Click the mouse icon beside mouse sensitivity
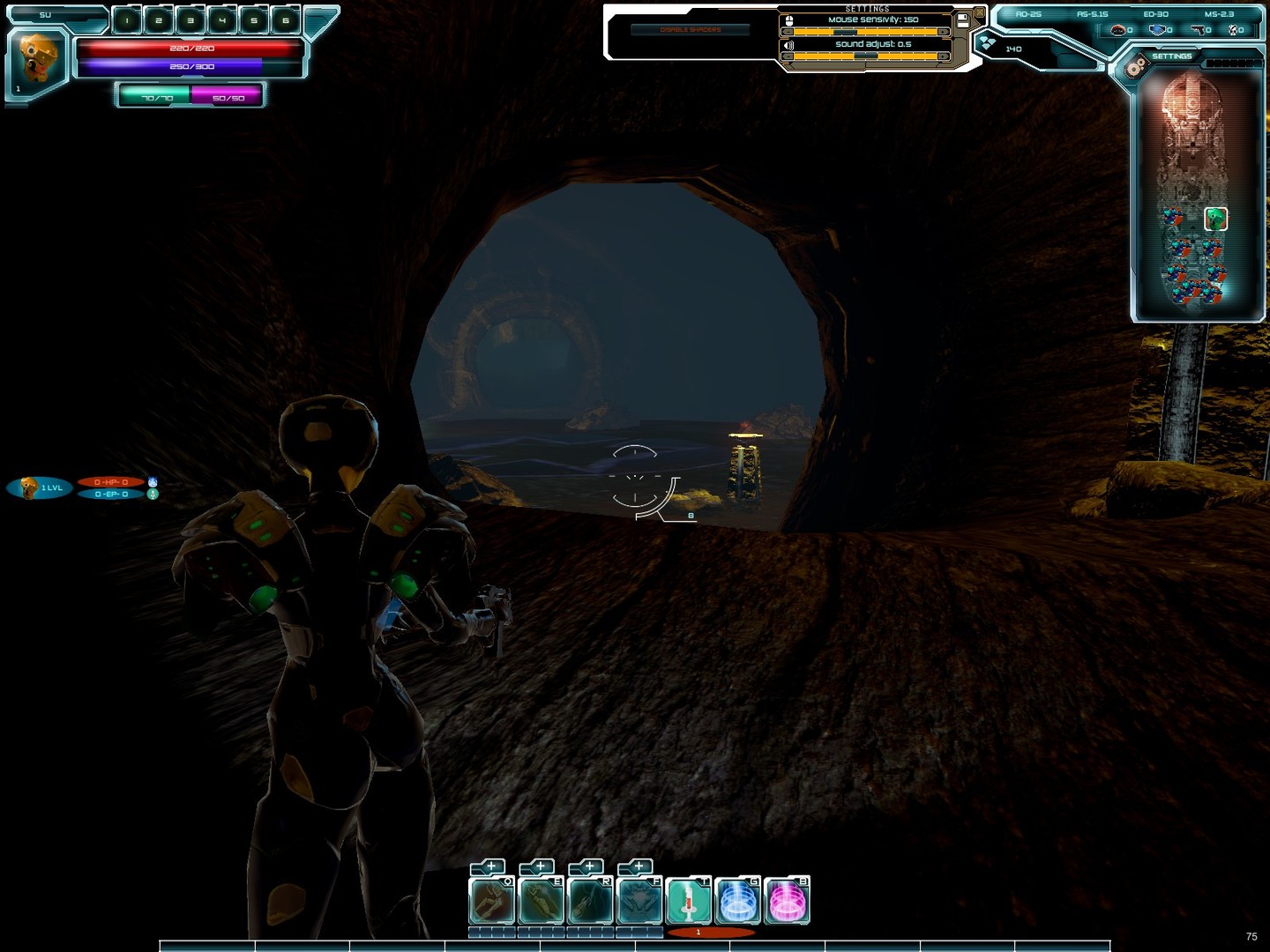Viewport: 1270px width, 952px height. 790,19
